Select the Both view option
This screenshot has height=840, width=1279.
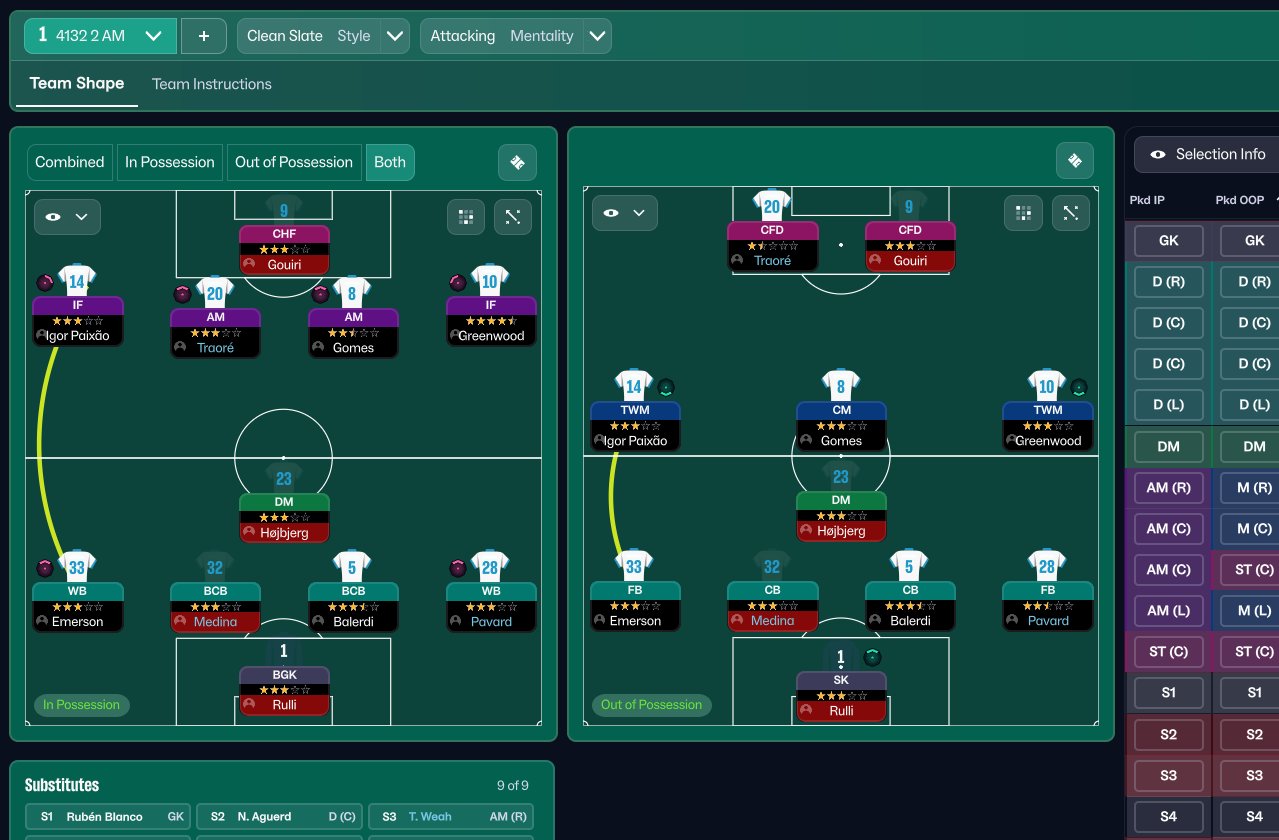coord(390,162)
